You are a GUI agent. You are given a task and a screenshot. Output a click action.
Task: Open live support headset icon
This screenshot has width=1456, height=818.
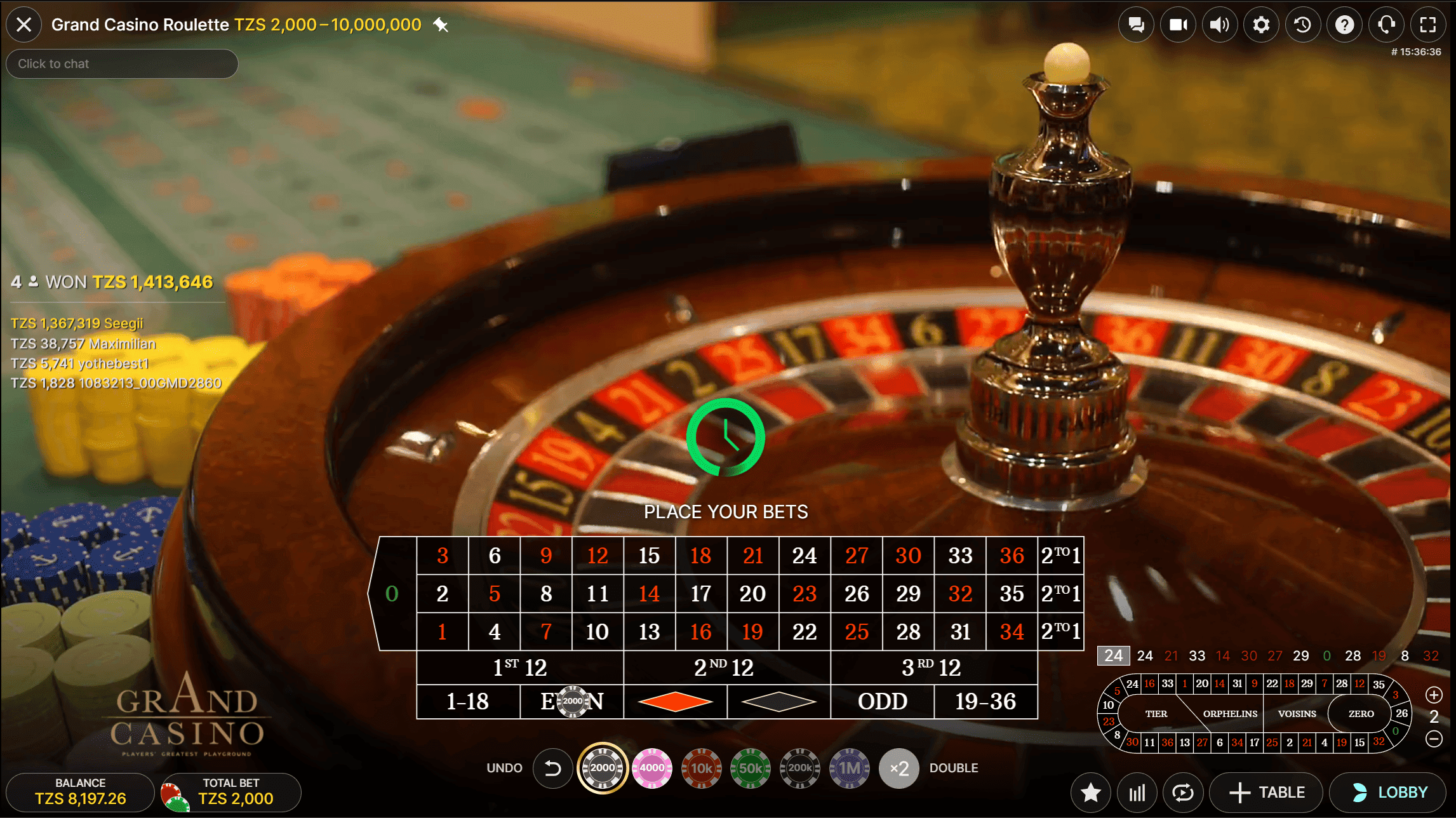pyautogui.click(x=1386, y=24)
